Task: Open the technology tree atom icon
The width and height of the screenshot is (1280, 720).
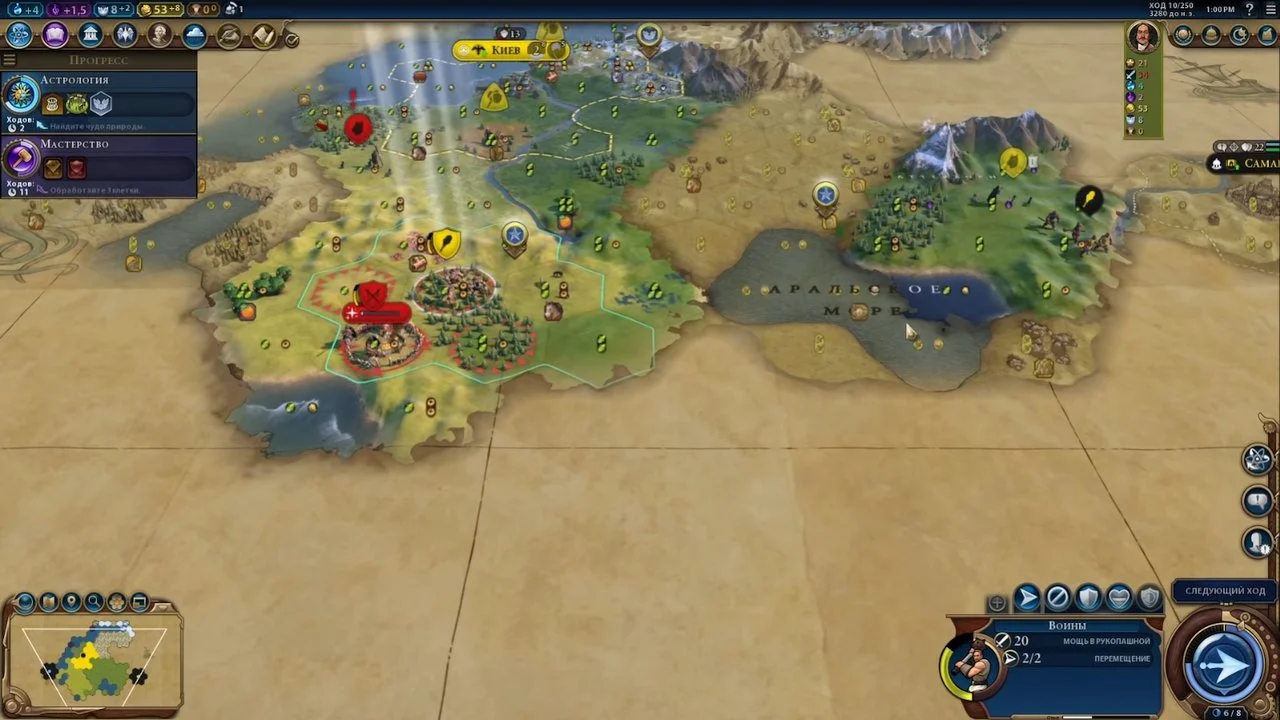Action: tap(19, 35)
